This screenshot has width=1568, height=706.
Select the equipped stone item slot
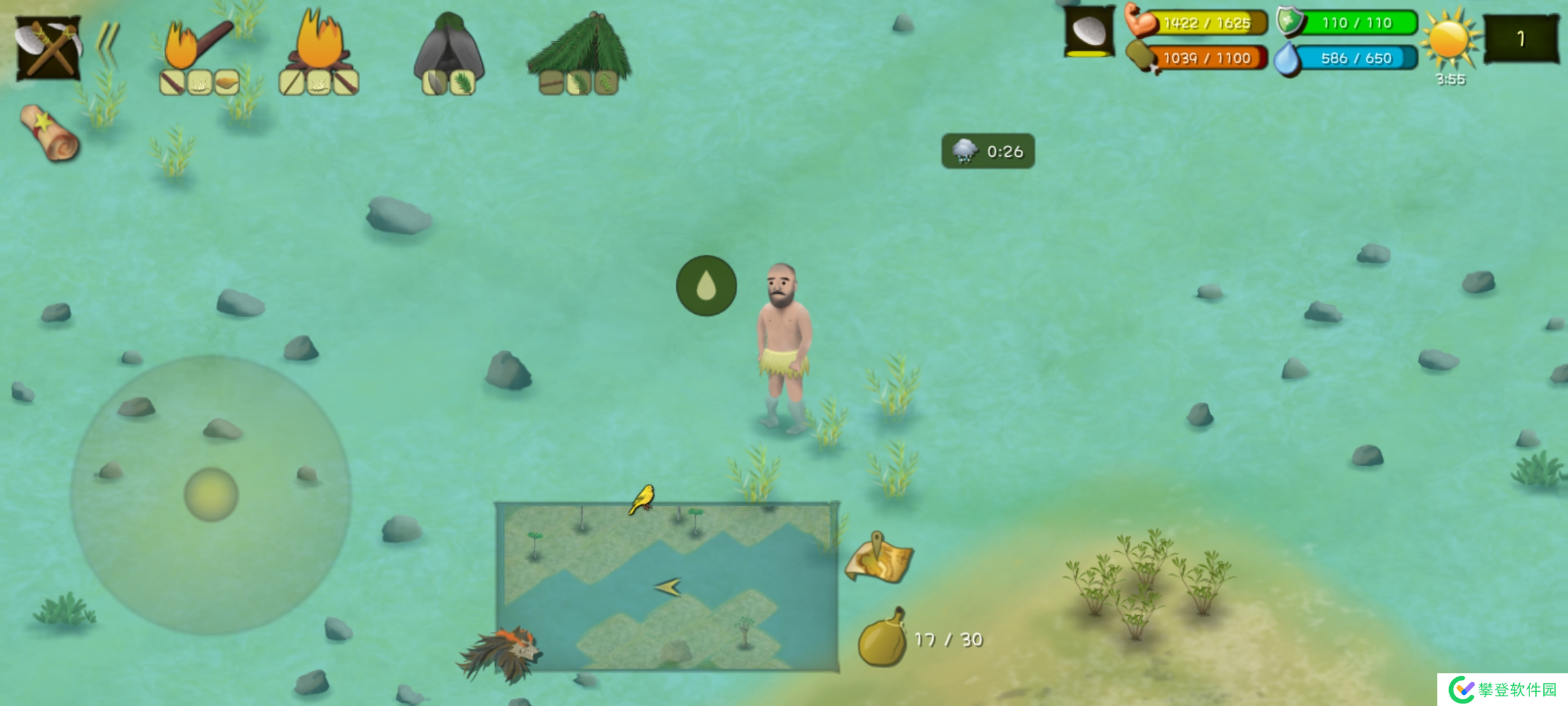point(1089,33)
